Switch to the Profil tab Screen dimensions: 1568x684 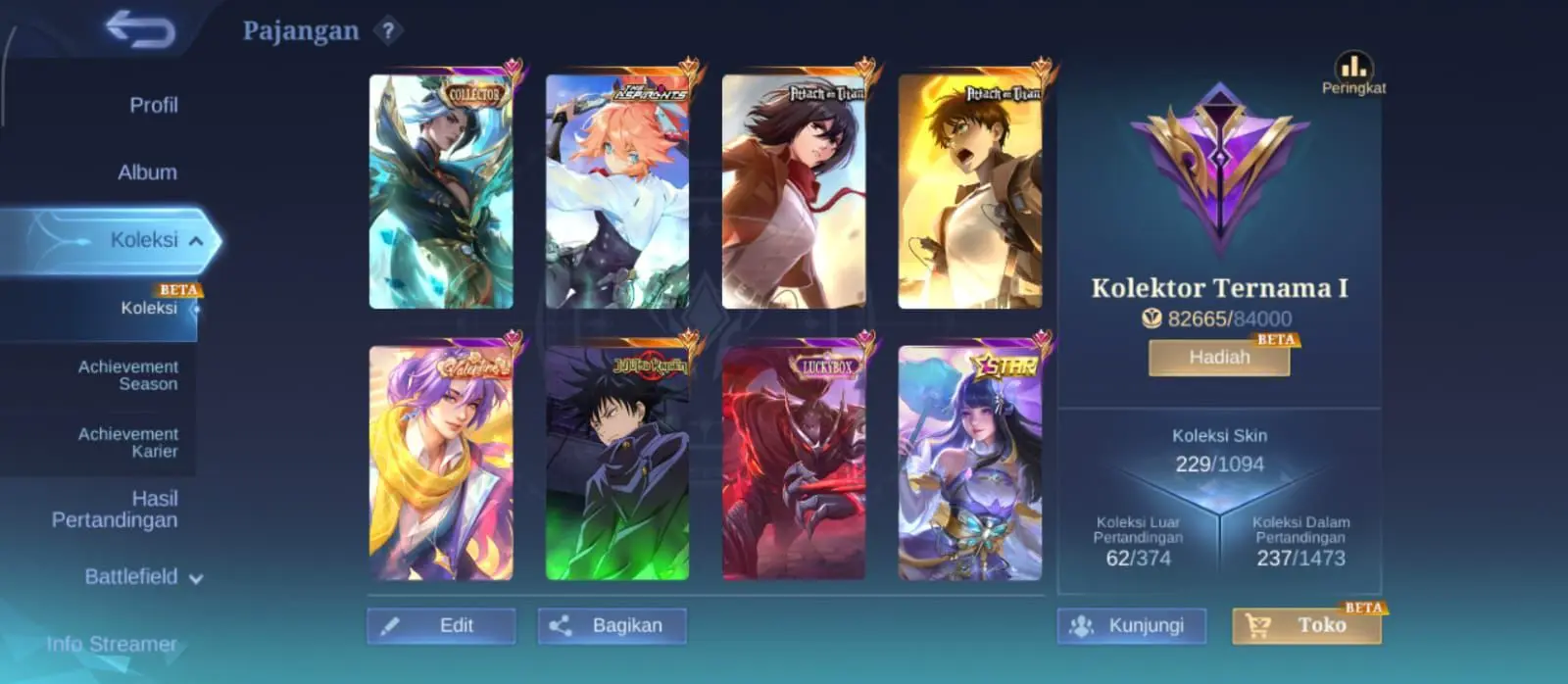153,105
